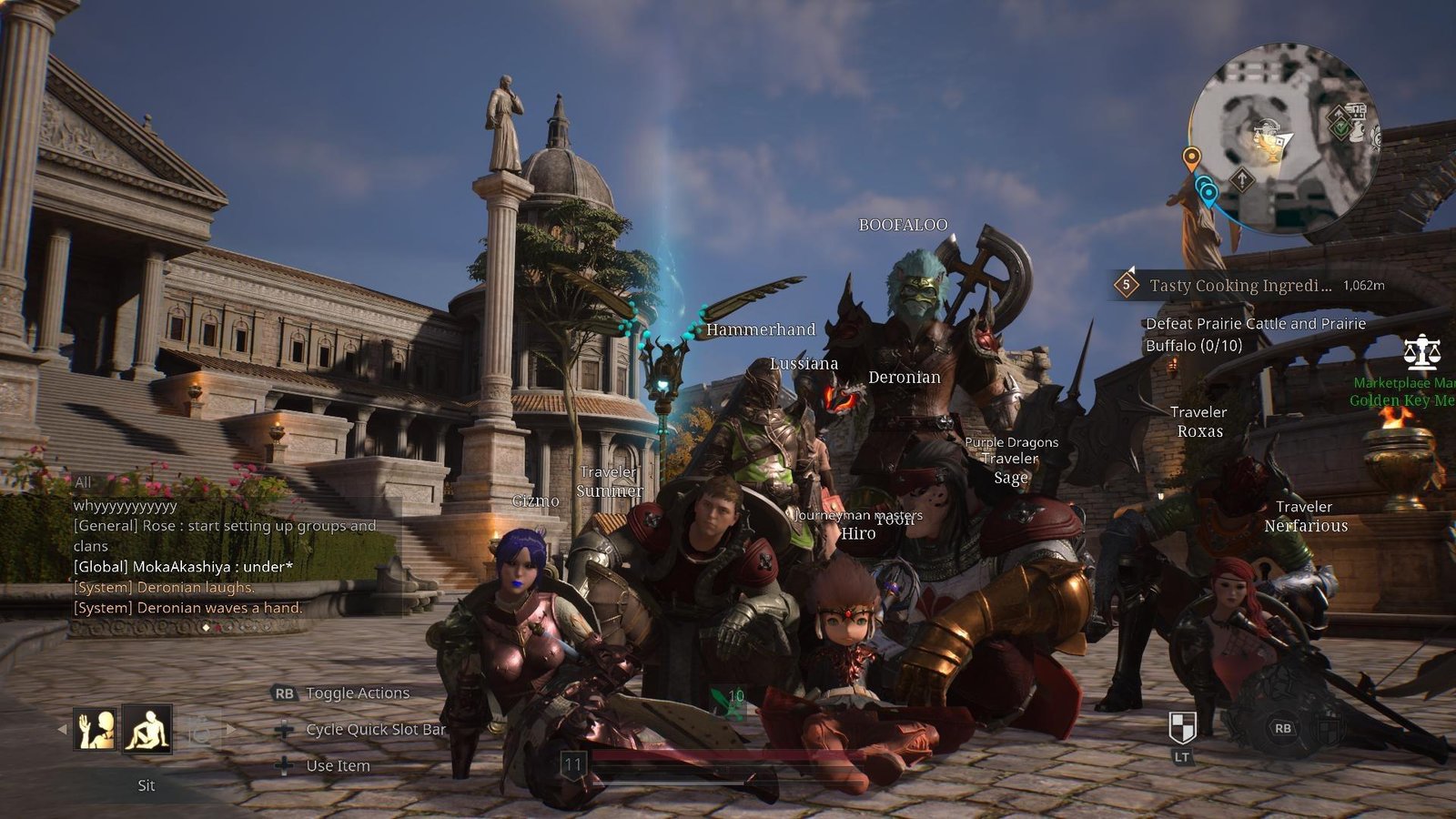Viewport: 1456px width, 819px height.
Task: Click the left arrow beside emote icons
Action: (x=62, y=729)
